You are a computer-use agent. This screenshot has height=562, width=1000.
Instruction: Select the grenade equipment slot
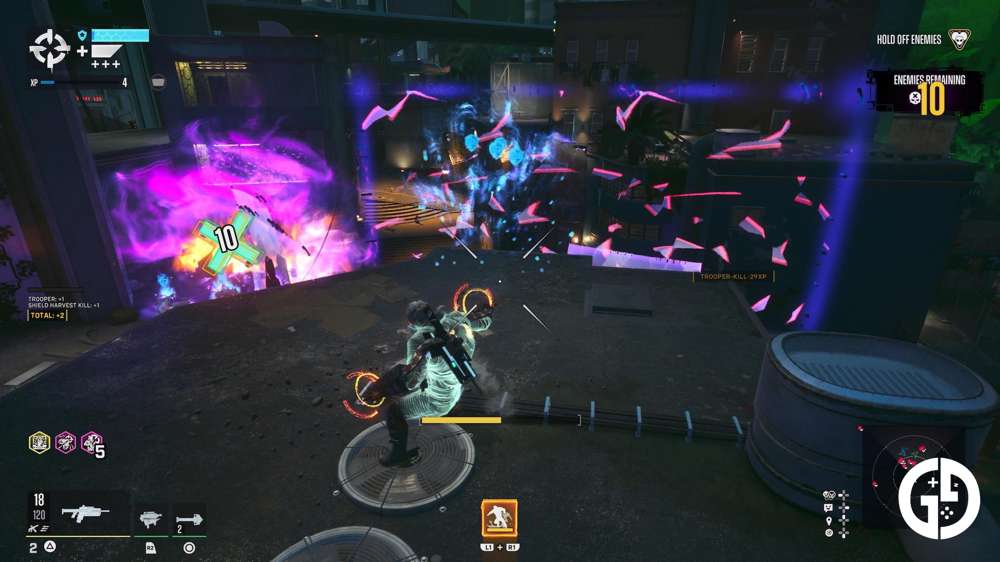click(190, 520)
